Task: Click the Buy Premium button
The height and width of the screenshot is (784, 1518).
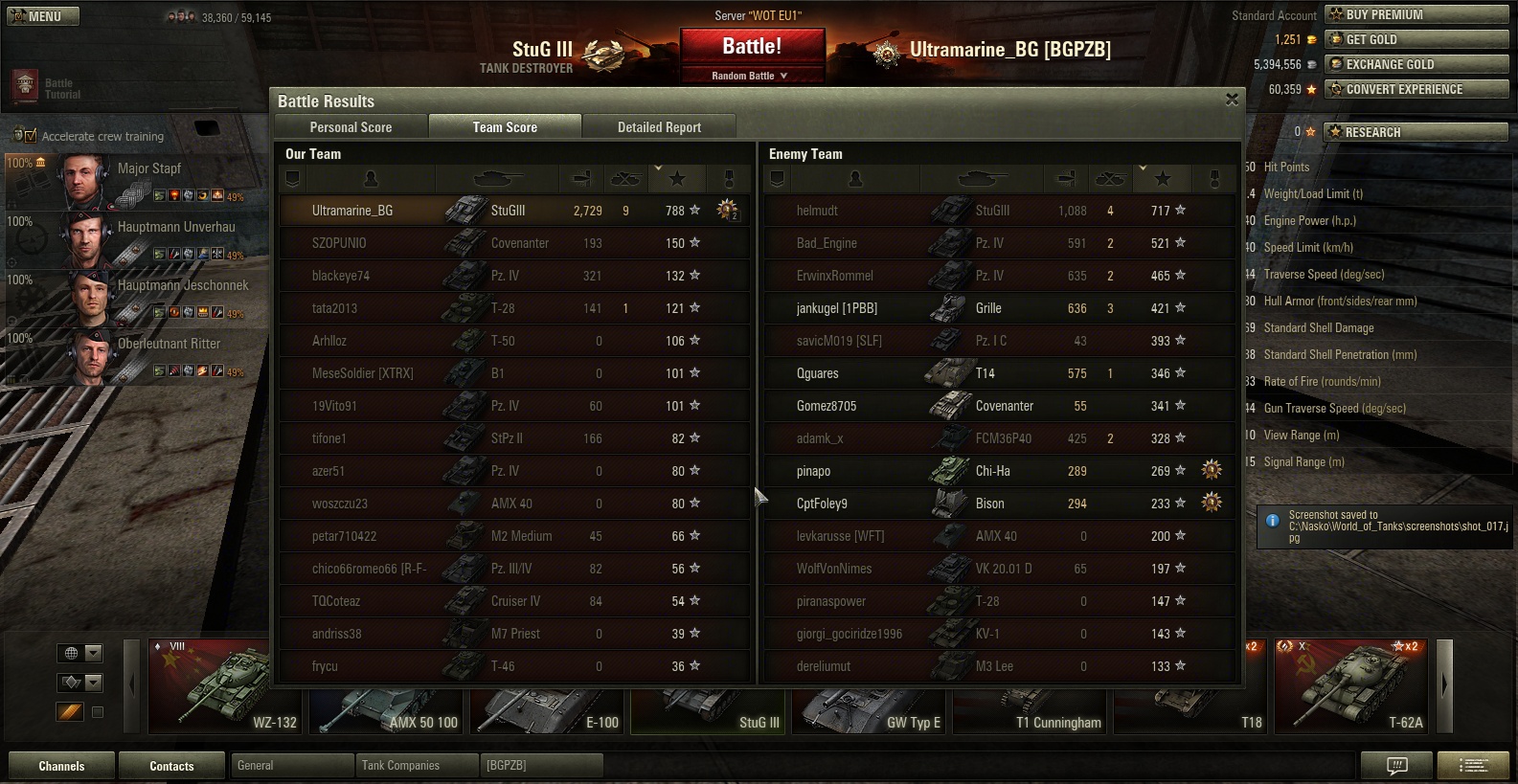Action: 1416,14
